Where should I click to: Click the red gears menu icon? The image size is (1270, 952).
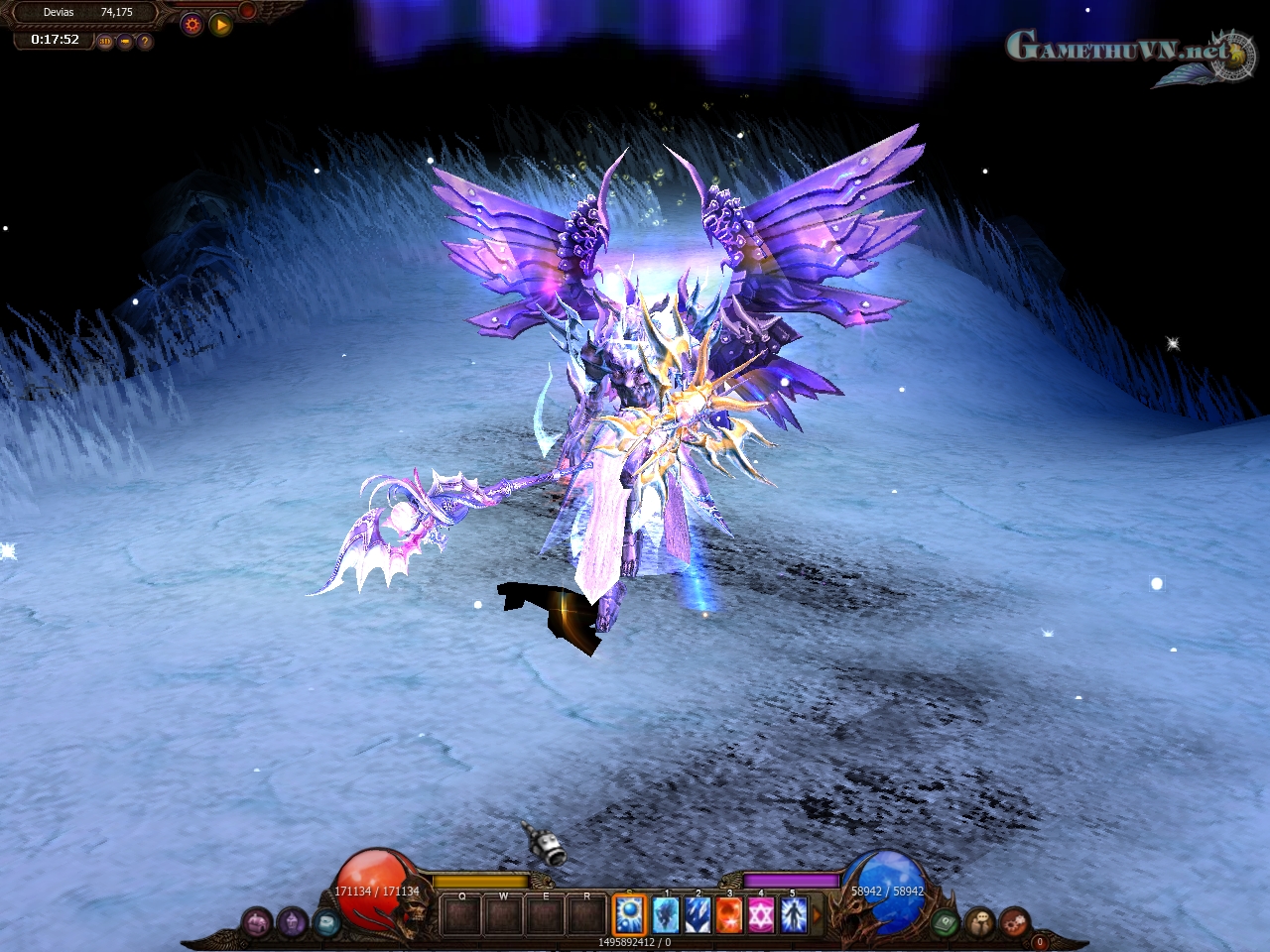(1014, 922)
